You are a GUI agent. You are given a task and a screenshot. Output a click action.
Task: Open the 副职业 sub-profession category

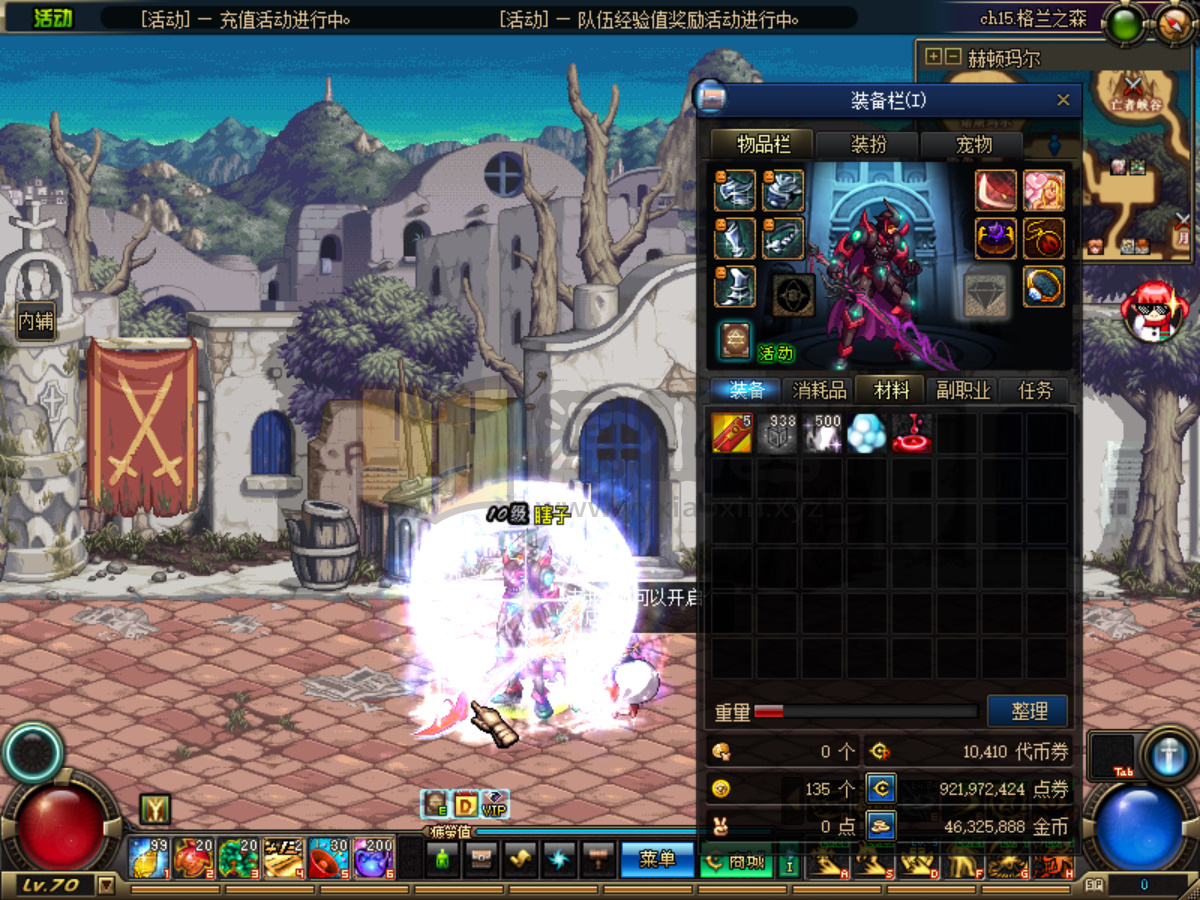pyautogui.click(x=963, y=390)
